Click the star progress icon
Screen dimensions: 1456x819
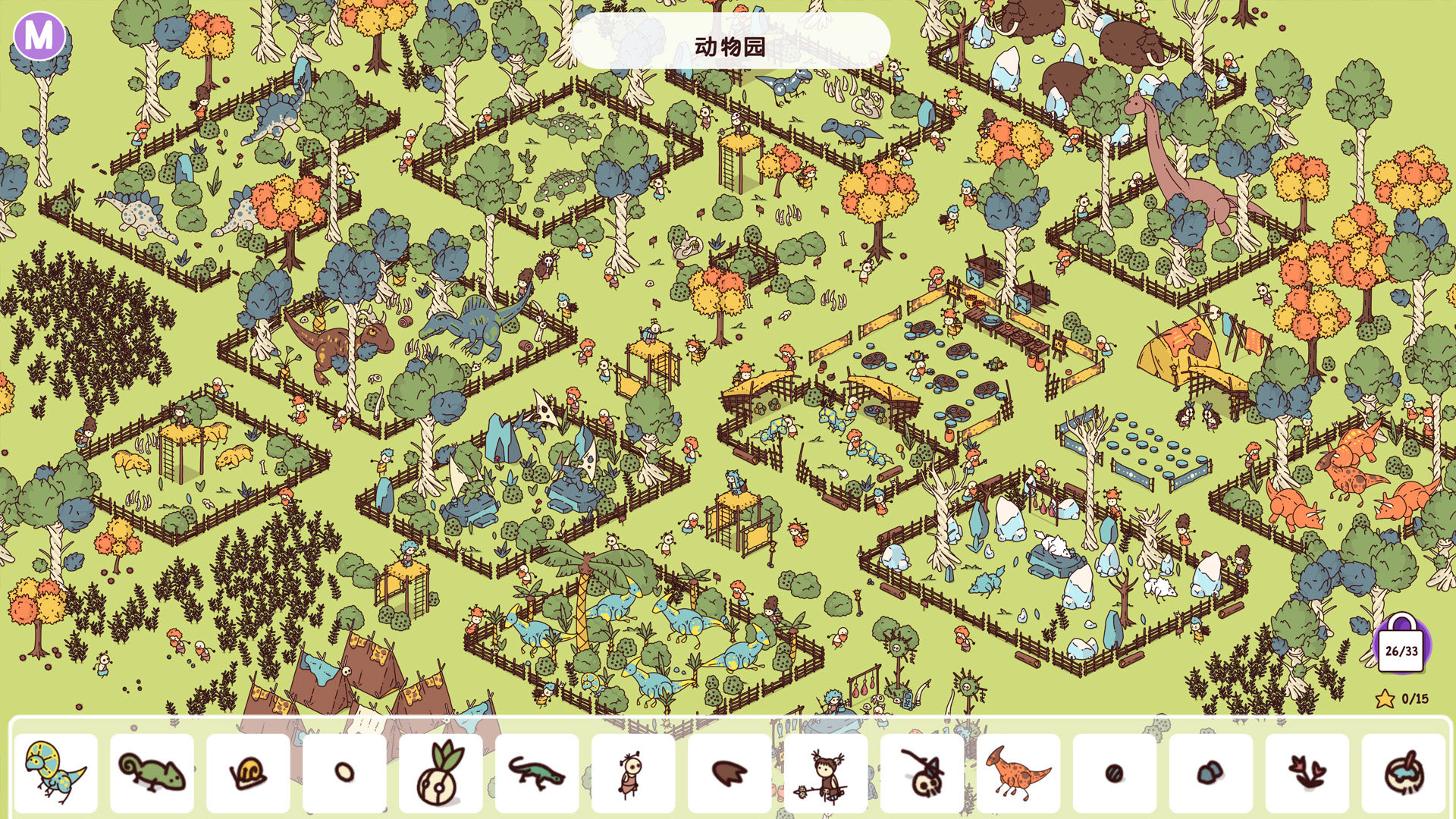coord(1385,698)
